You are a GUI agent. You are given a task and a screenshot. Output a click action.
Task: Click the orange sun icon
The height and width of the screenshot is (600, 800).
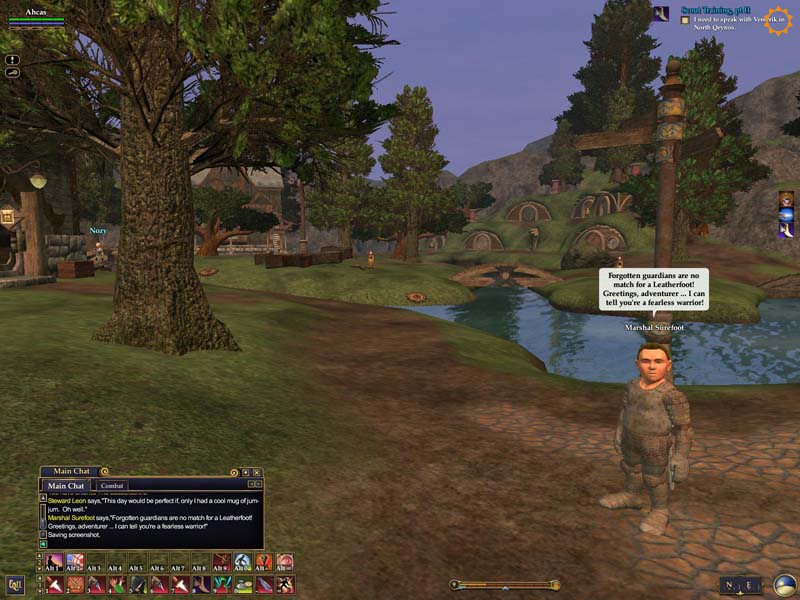[777, 21]
